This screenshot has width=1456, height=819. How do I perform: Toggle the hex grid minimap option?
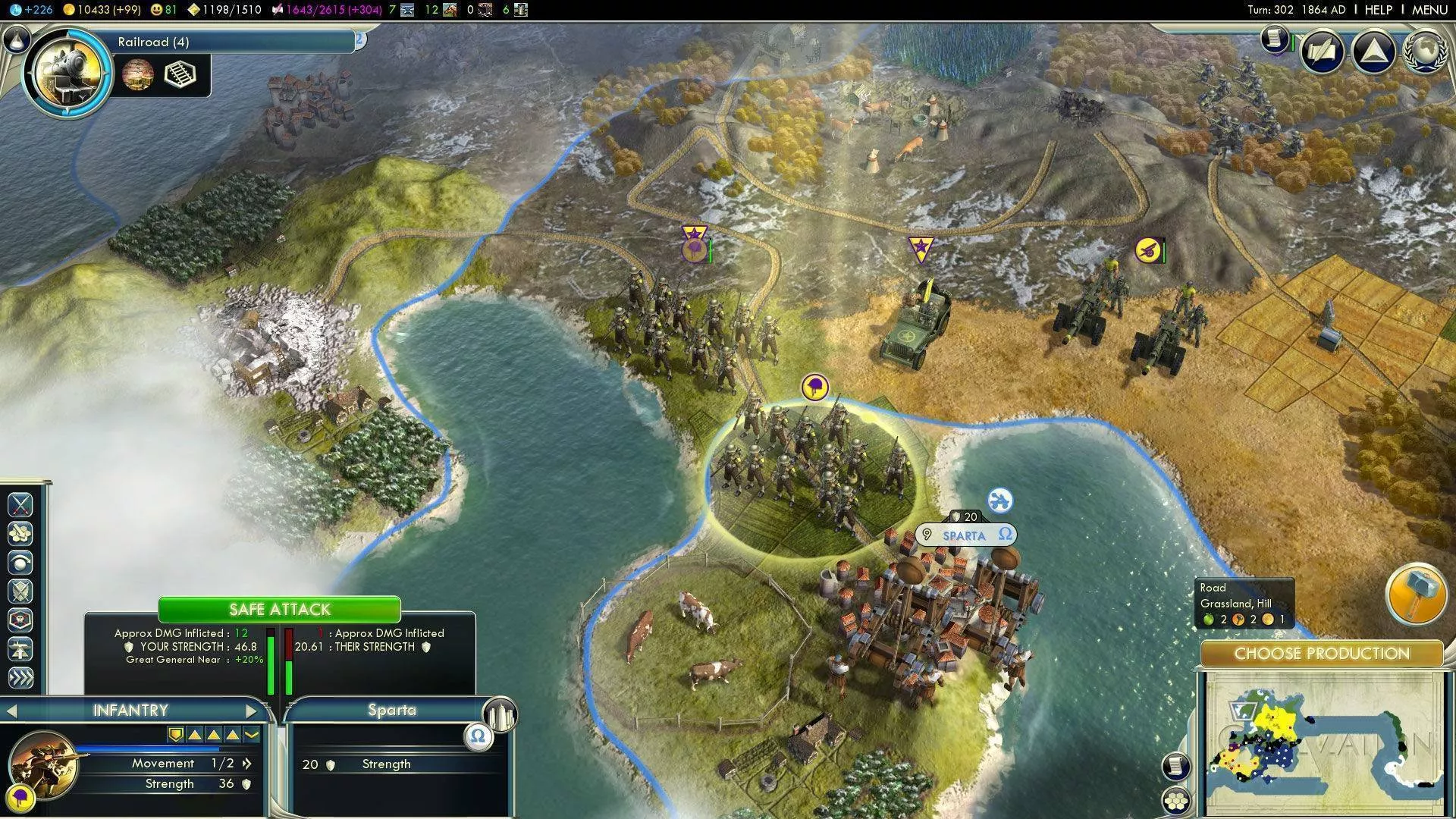tap(1175, 801)
